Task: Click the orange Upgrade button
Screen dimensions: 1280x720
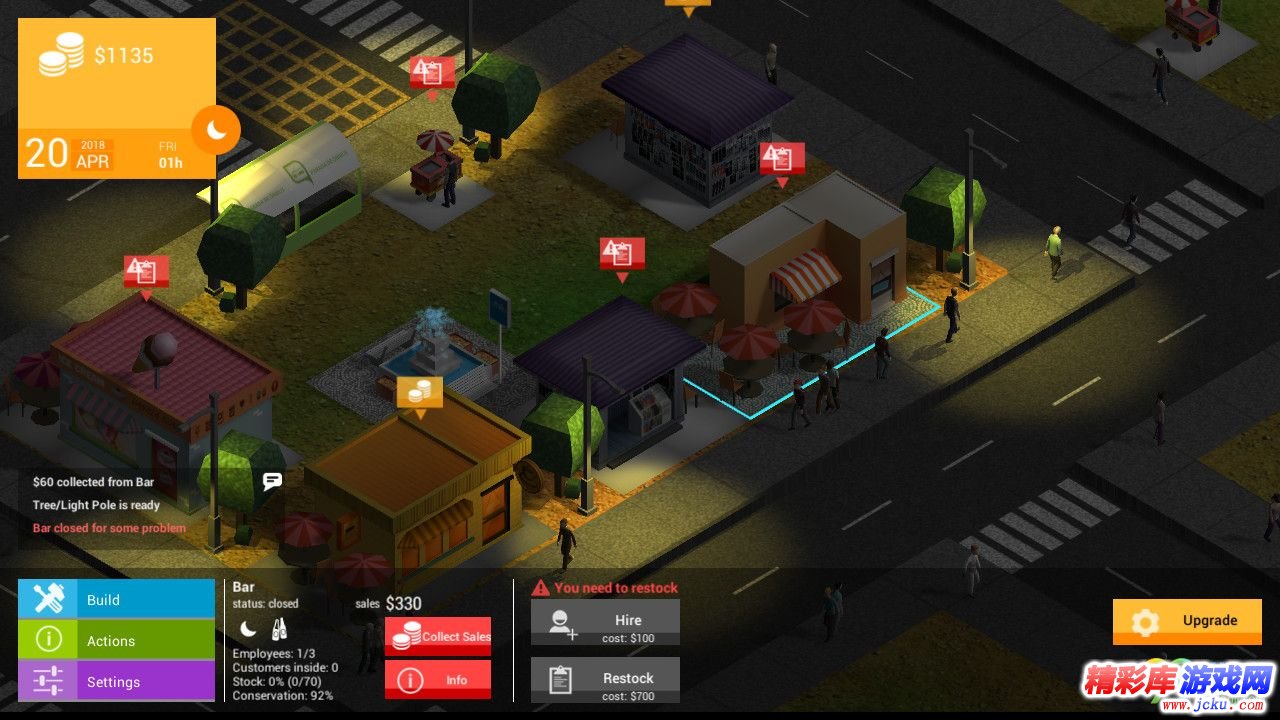Action: pos(1187,621)
